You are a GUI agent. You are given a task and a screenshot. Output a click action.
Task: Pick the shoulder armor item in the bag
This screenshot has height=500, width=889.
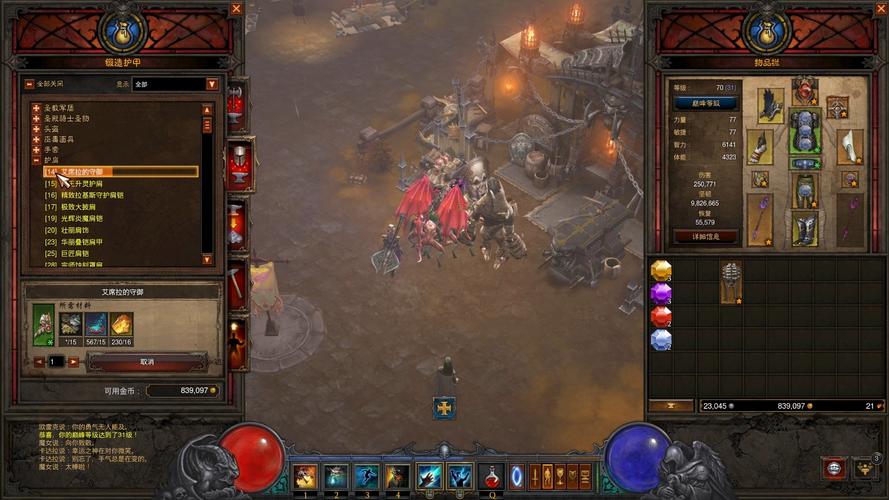coord(731,283)
